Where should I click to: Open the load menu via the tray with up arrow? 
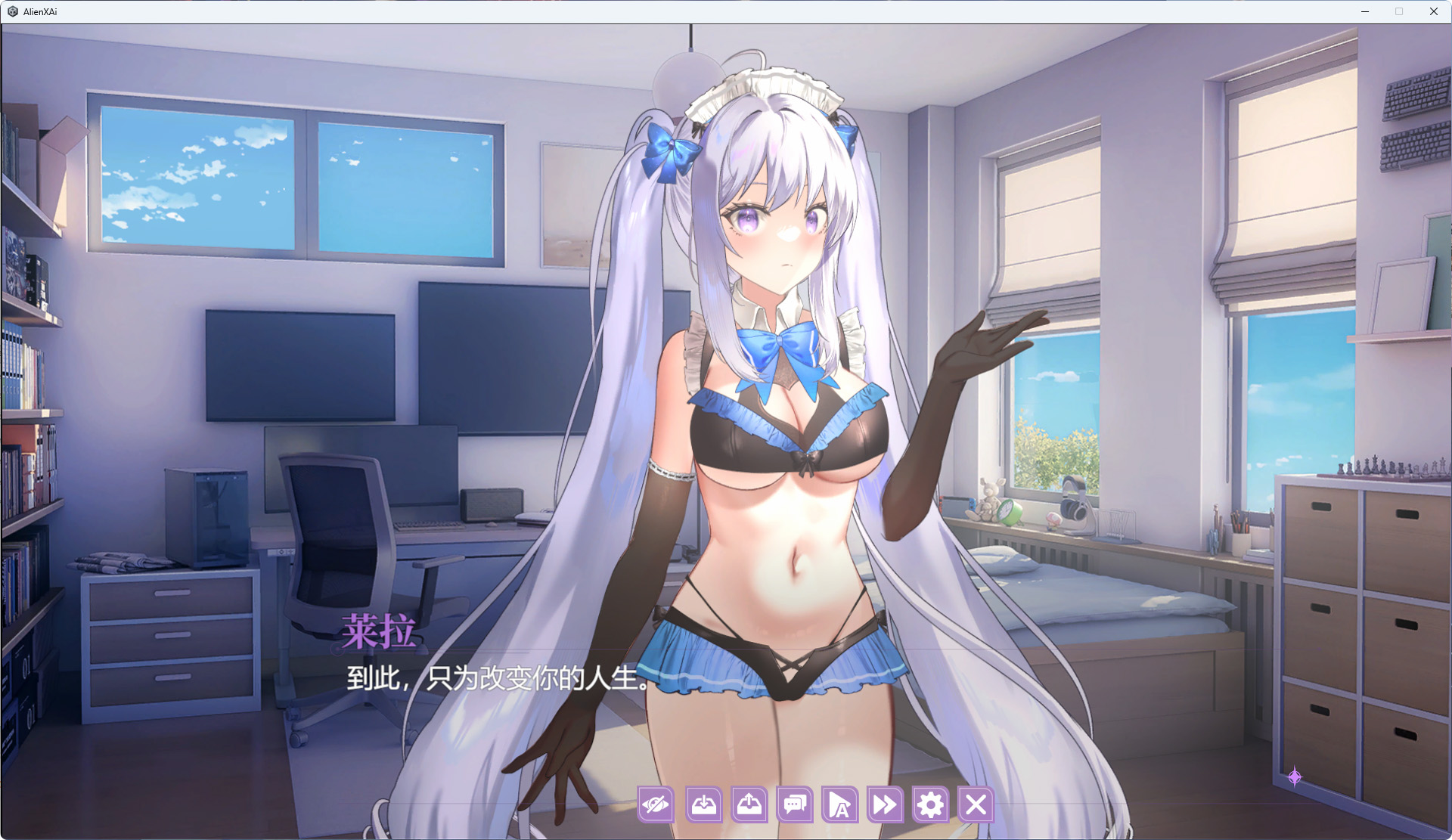pos(749,804)
